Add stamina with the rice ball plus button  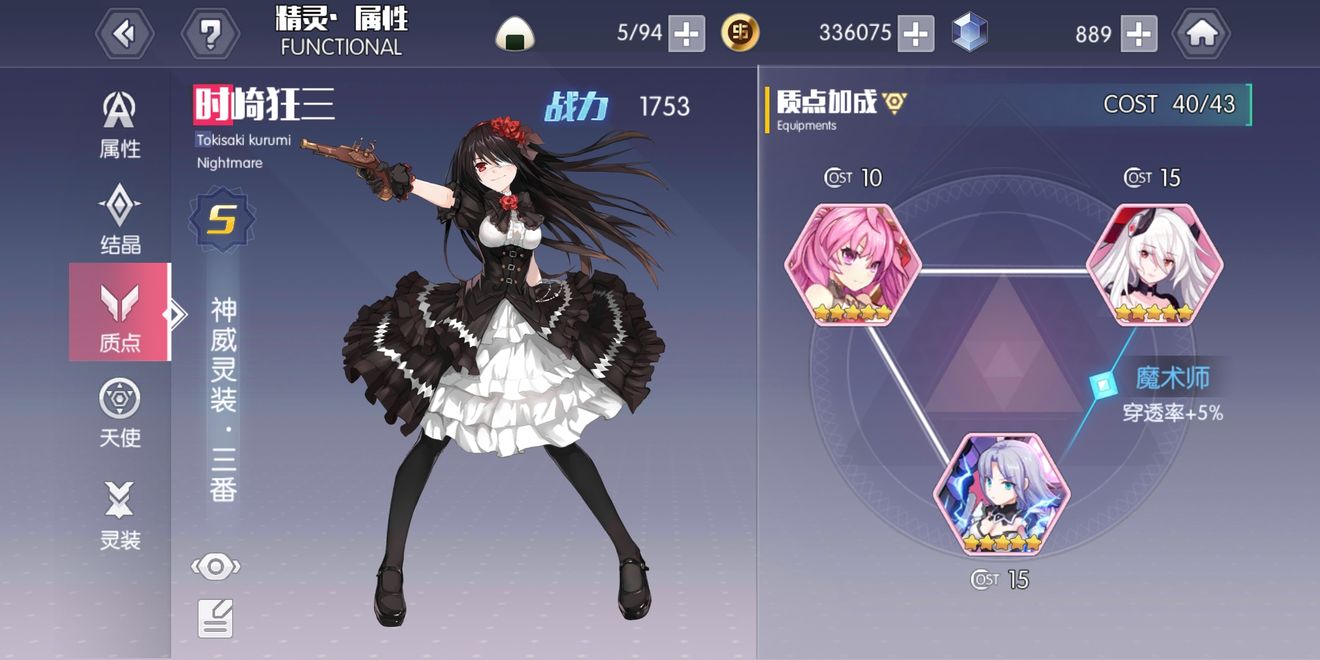pyautogui.click(x=686, y=33)
